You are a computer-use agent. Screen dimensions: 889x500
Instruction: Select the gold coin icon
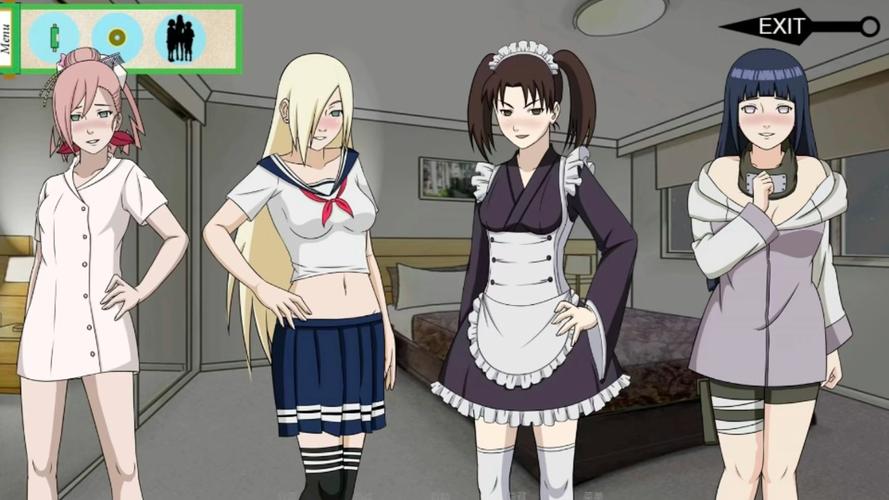(x=117, y=38)
